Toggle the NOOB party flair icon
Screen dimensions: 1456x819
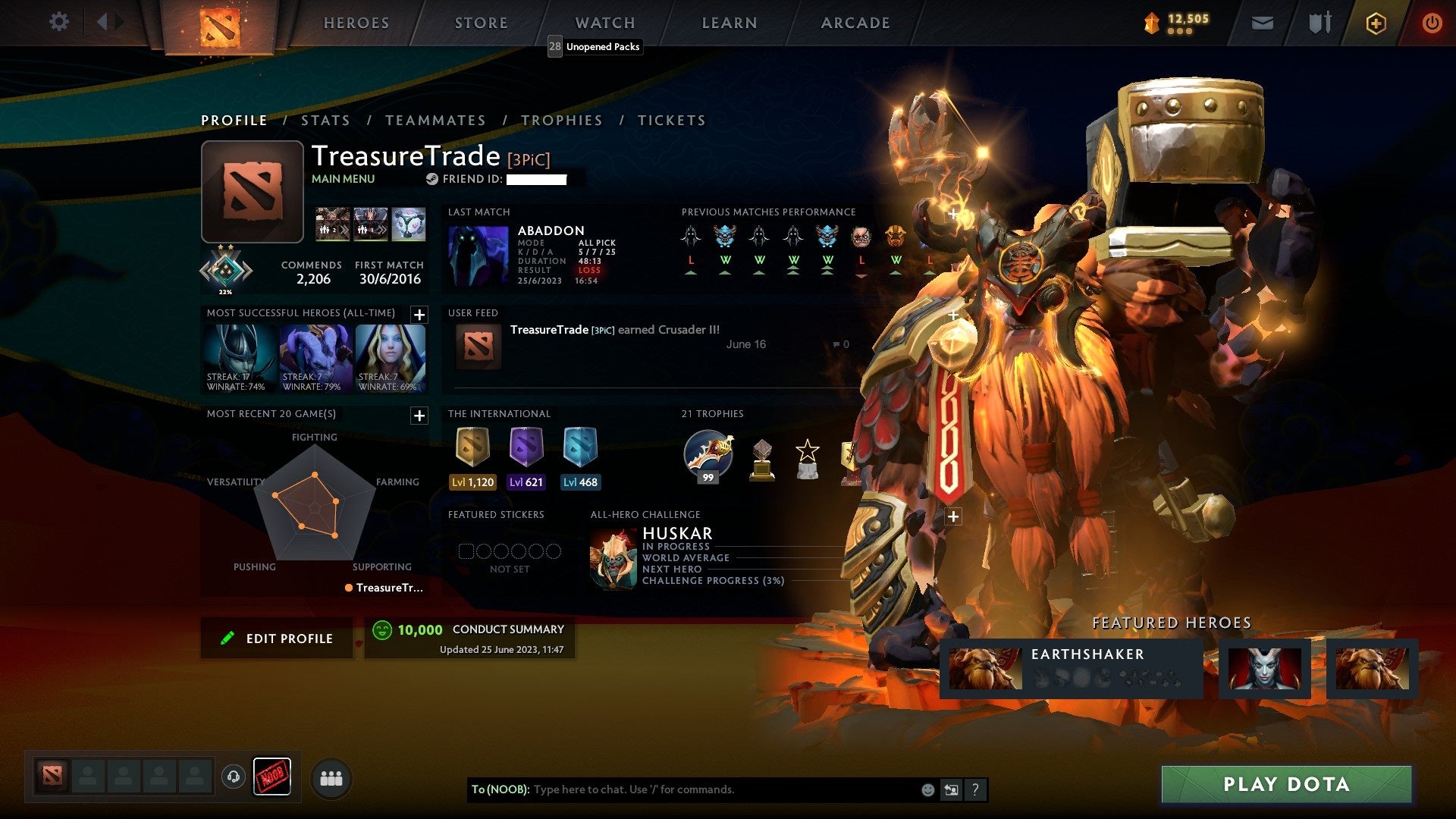click(x=273, y=775)
